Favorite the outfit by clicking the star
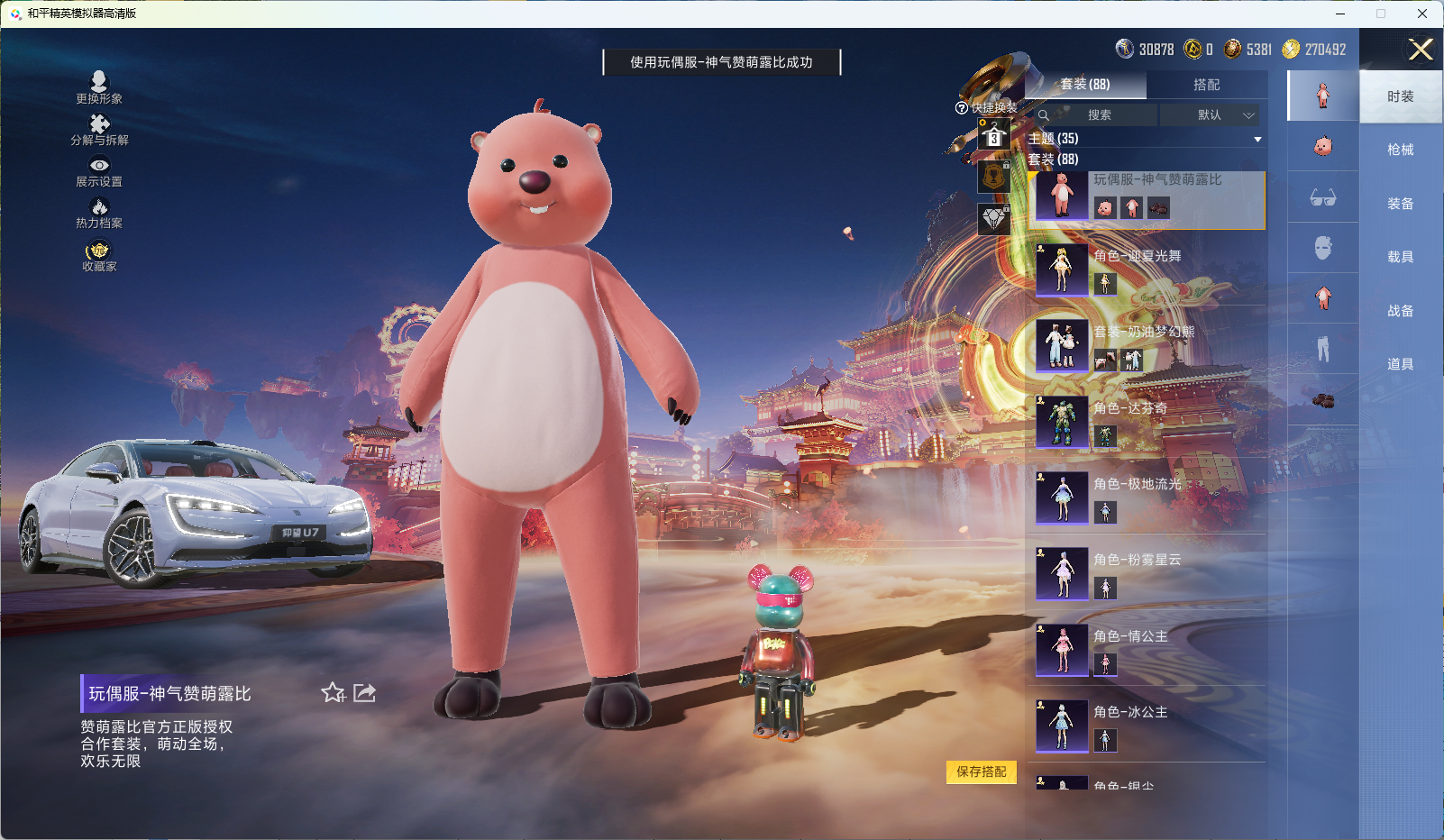Screen dimensions: 1444x840 333,694
